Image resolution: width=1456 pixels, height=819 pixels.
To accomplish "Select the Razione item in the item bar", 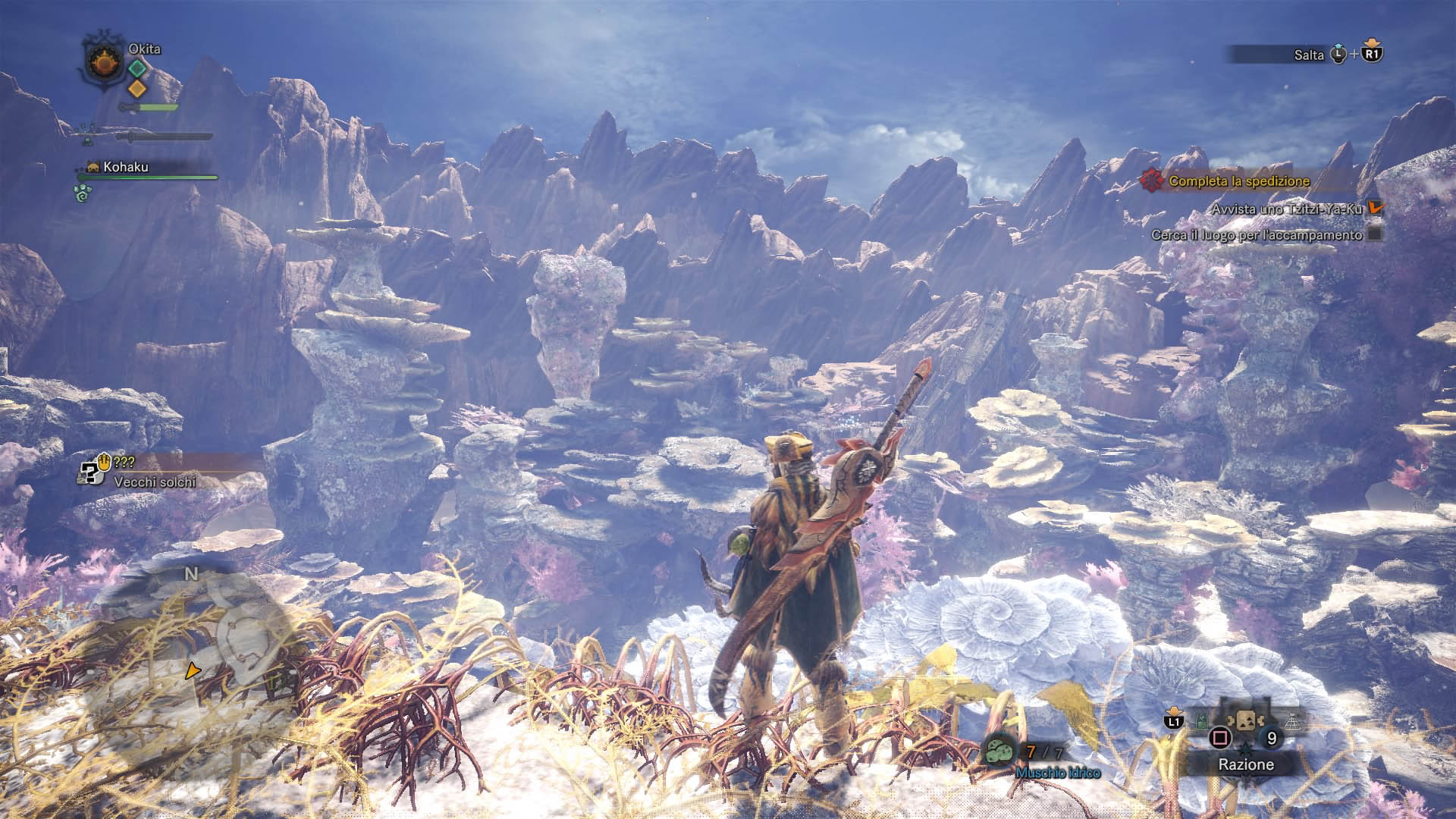I will [x=1245, y=721].
